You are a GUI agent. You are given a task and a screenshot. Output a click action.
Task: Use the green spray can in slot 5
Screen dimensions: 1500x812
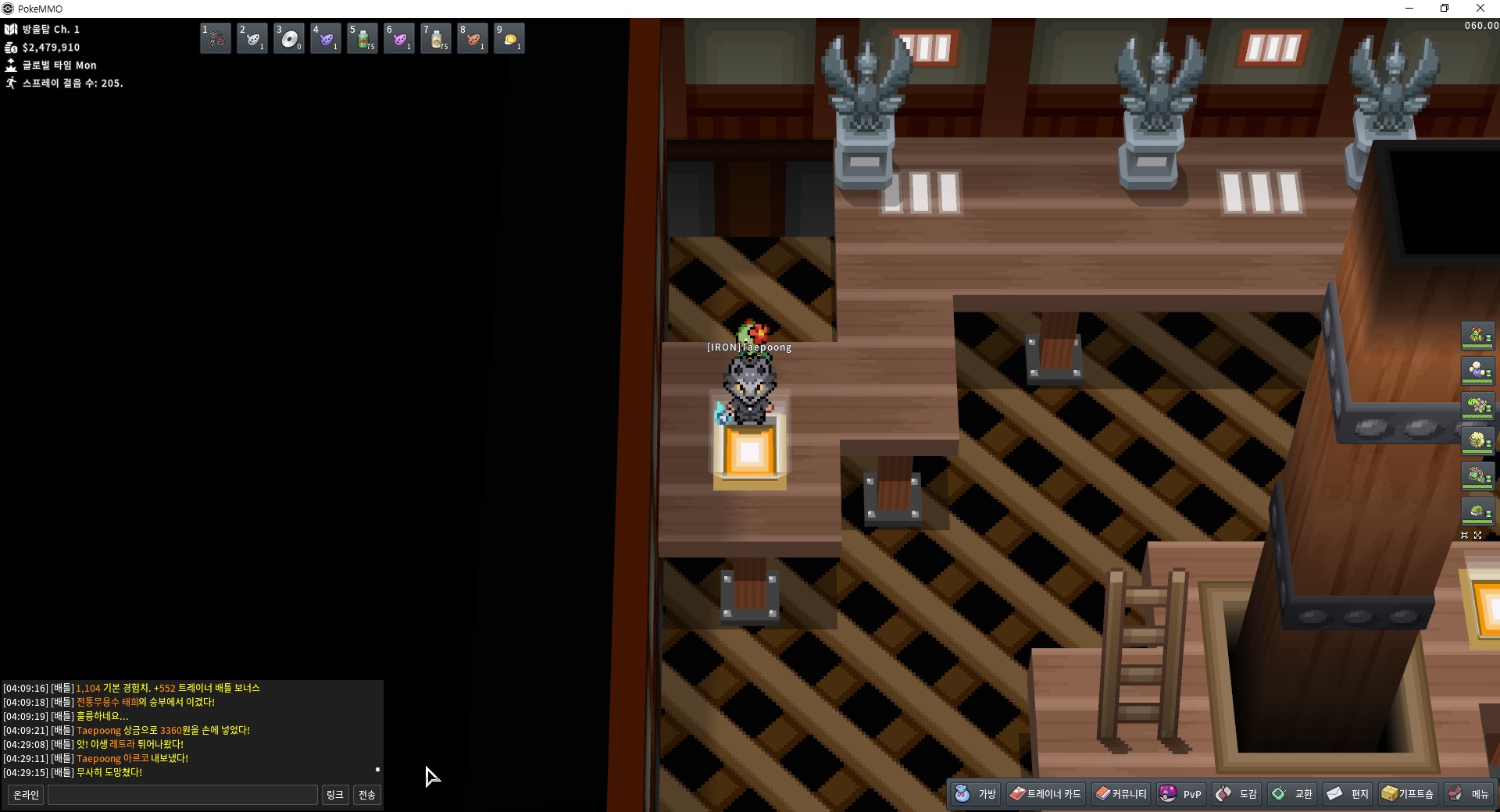(x=362, y=38)
